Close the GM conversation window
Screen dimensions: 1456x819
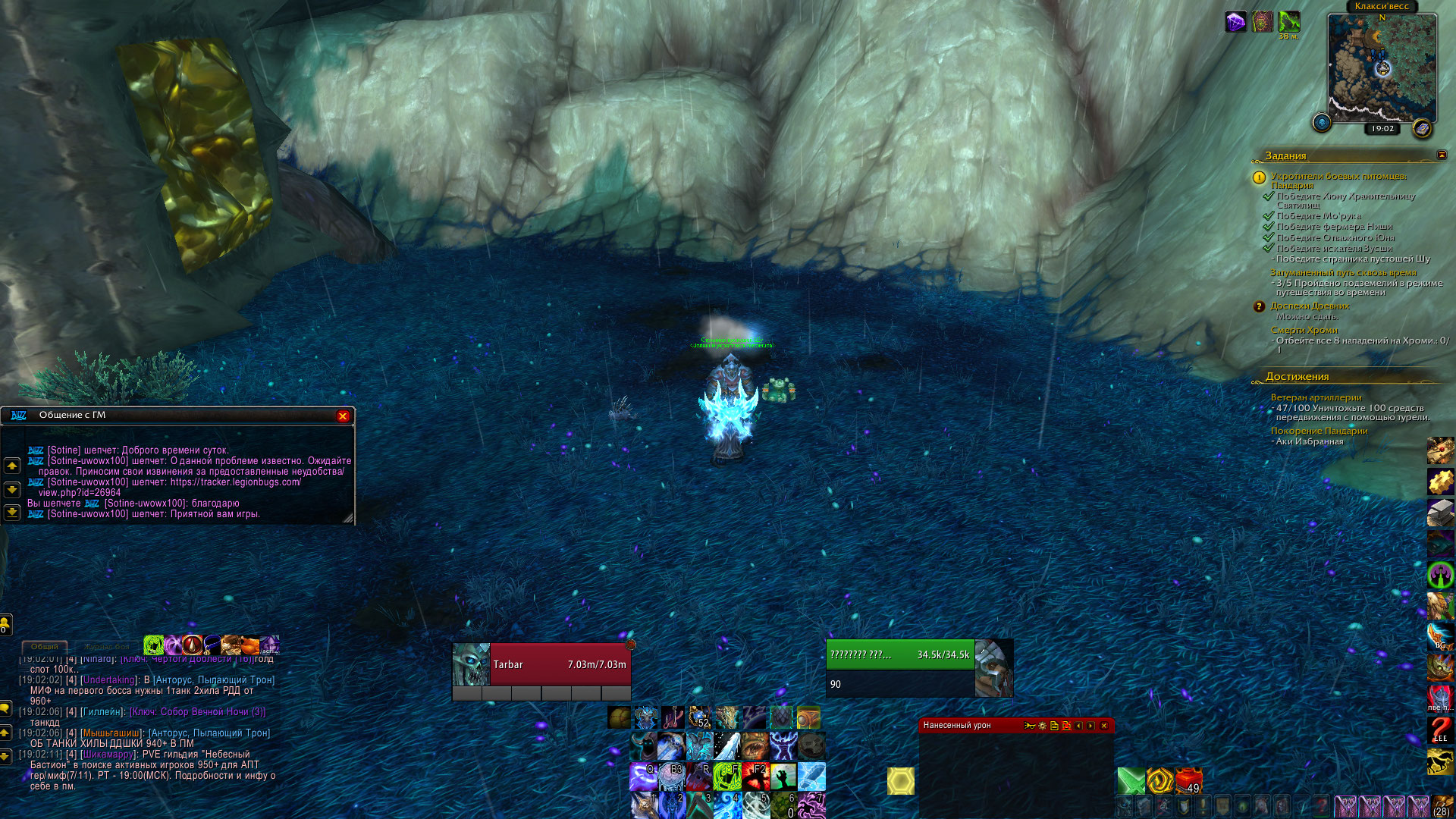point(343,416)
